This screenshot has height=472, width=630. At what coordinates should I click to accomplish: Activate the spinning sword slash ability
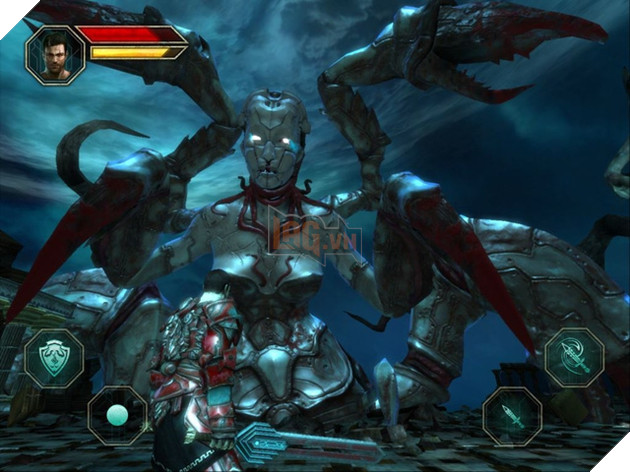pos(574,357)
